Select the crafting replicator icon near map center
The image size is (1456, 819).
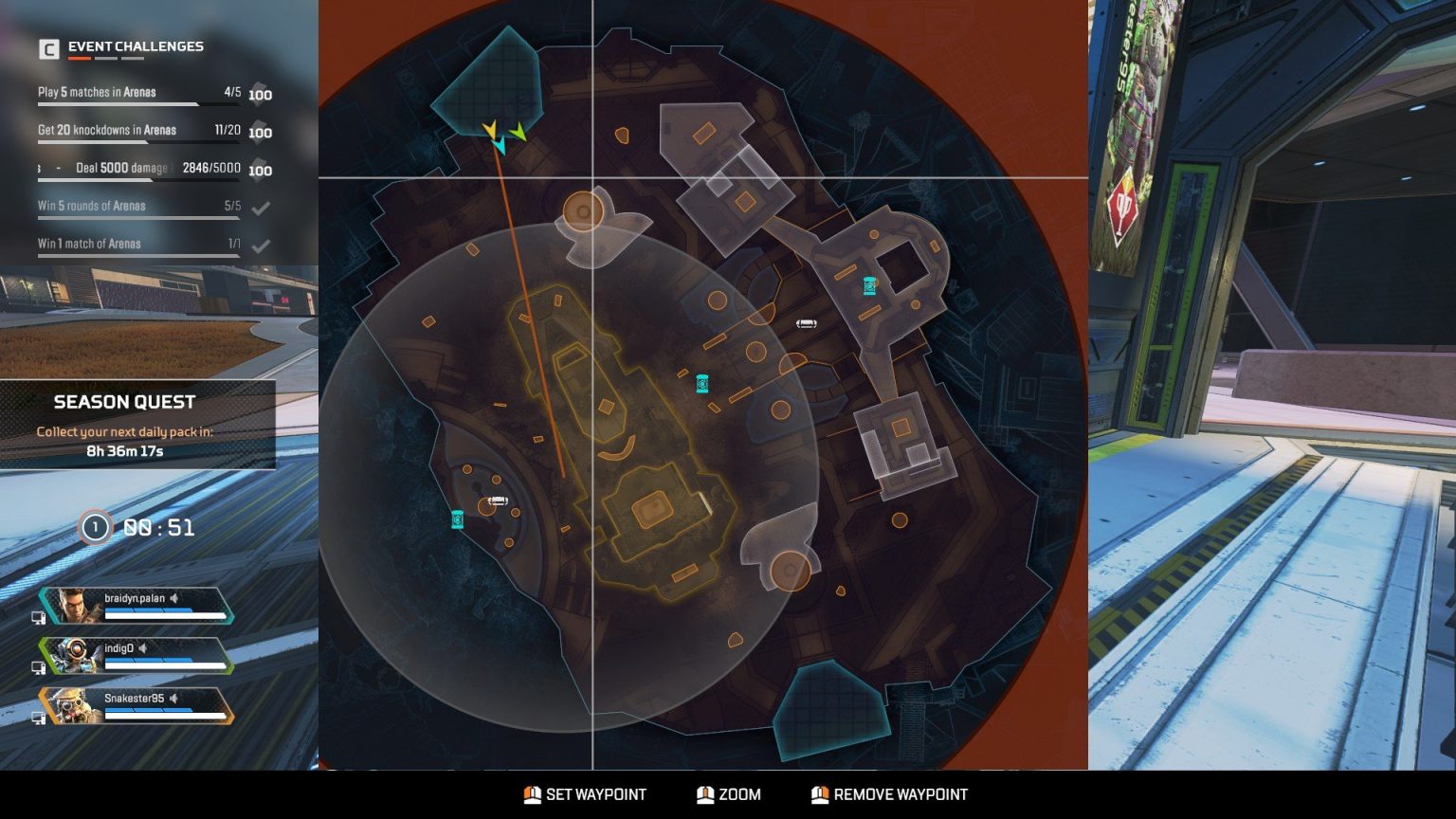click(701, 384)
